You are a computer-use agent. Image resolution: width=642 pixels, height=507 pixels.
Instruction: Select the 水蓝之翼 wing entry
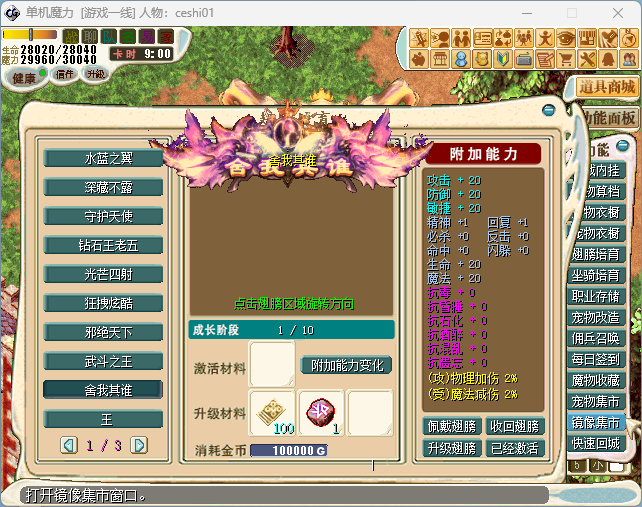tap(107, 158)
